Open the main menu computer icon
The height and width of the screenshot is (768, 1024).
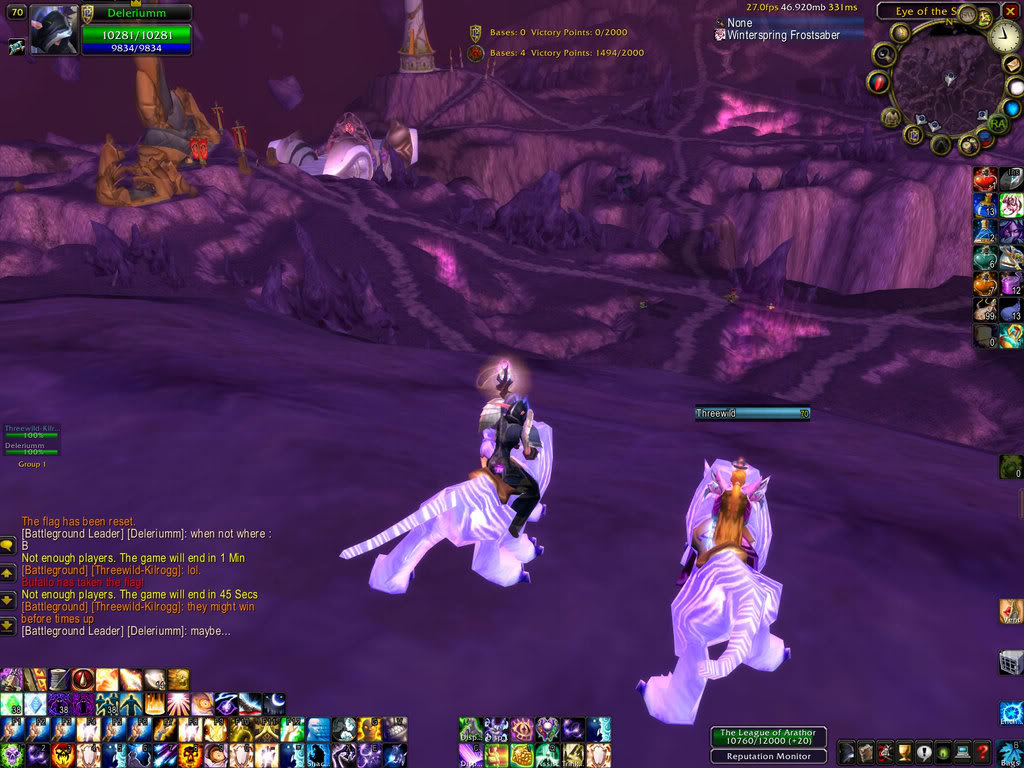[962, 752]
